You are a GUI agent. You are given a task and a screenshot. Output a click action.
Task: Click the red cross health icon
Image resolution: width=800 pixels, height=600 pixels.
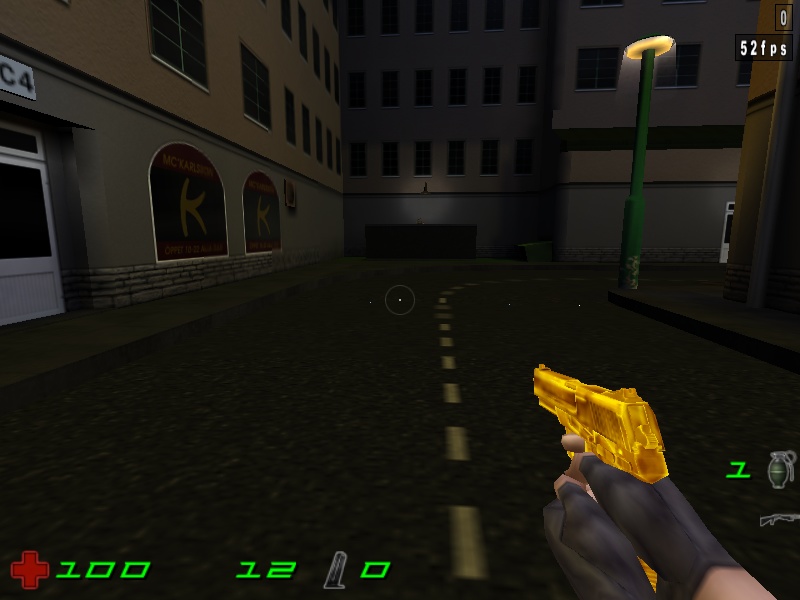pos(30,570)
